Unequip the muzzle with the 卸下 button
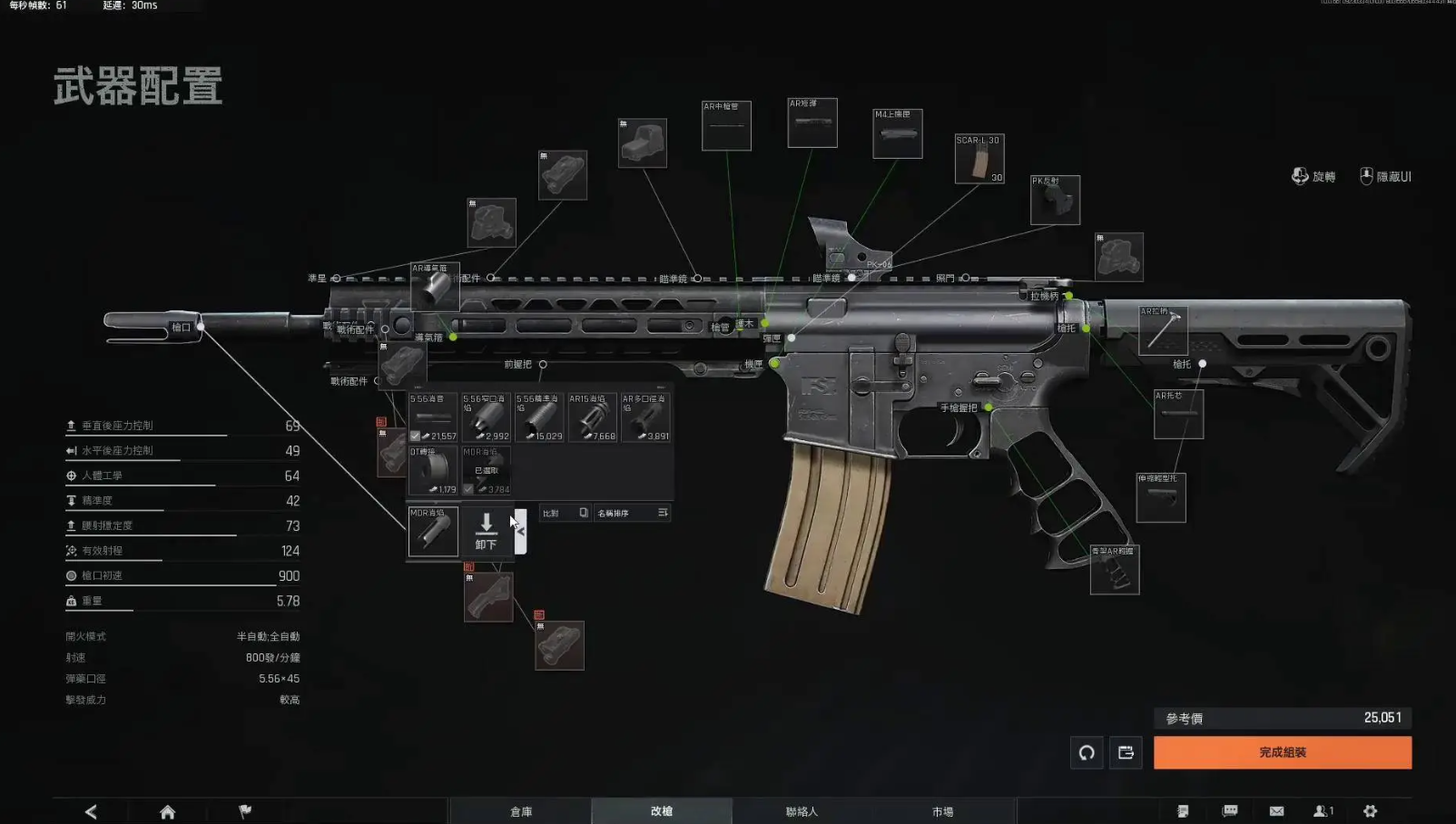1456x824 pixels. (486, 531)
